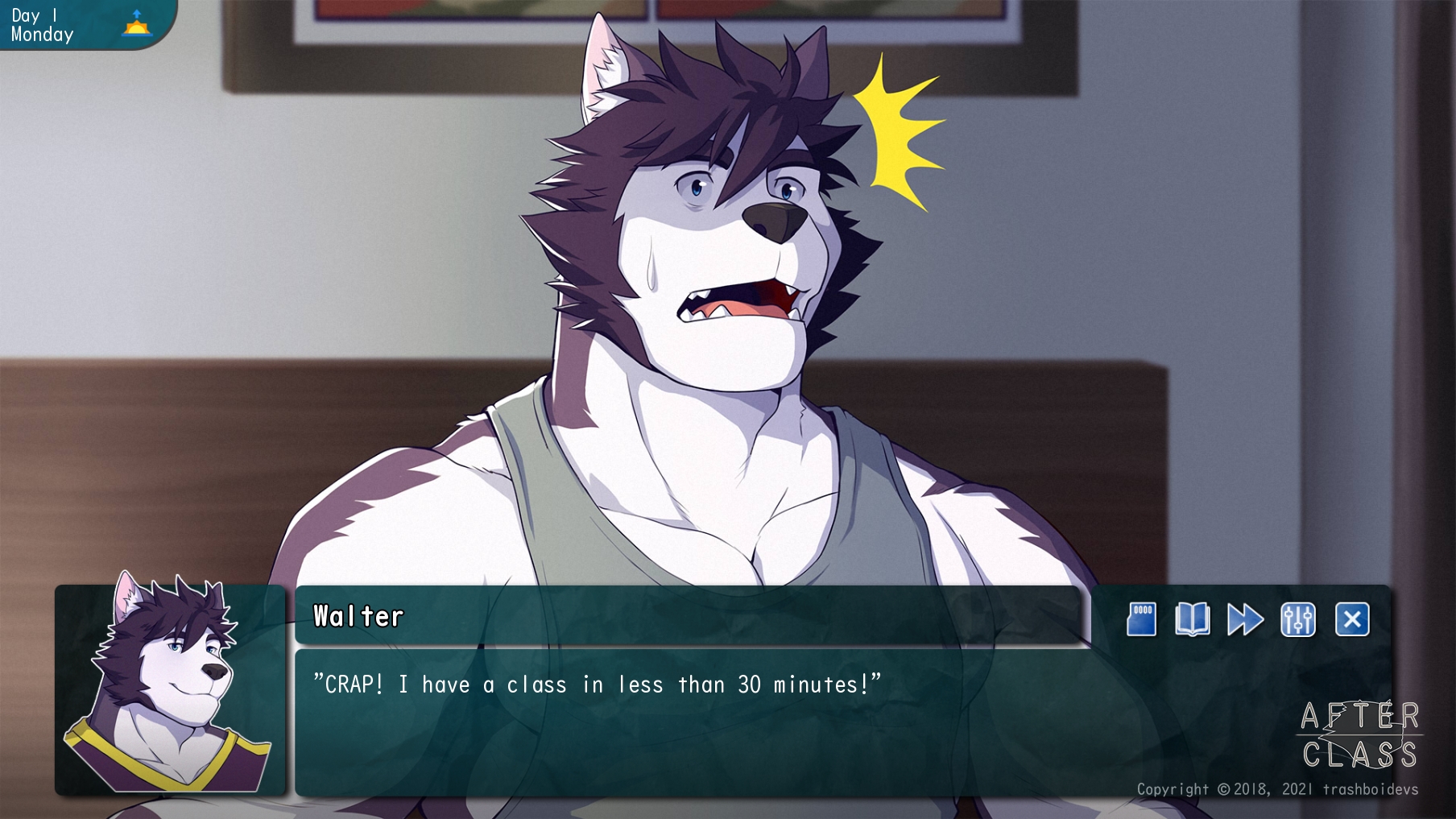Click the dialogue box to advance text

pyautogui.click(x=701, y=725)
